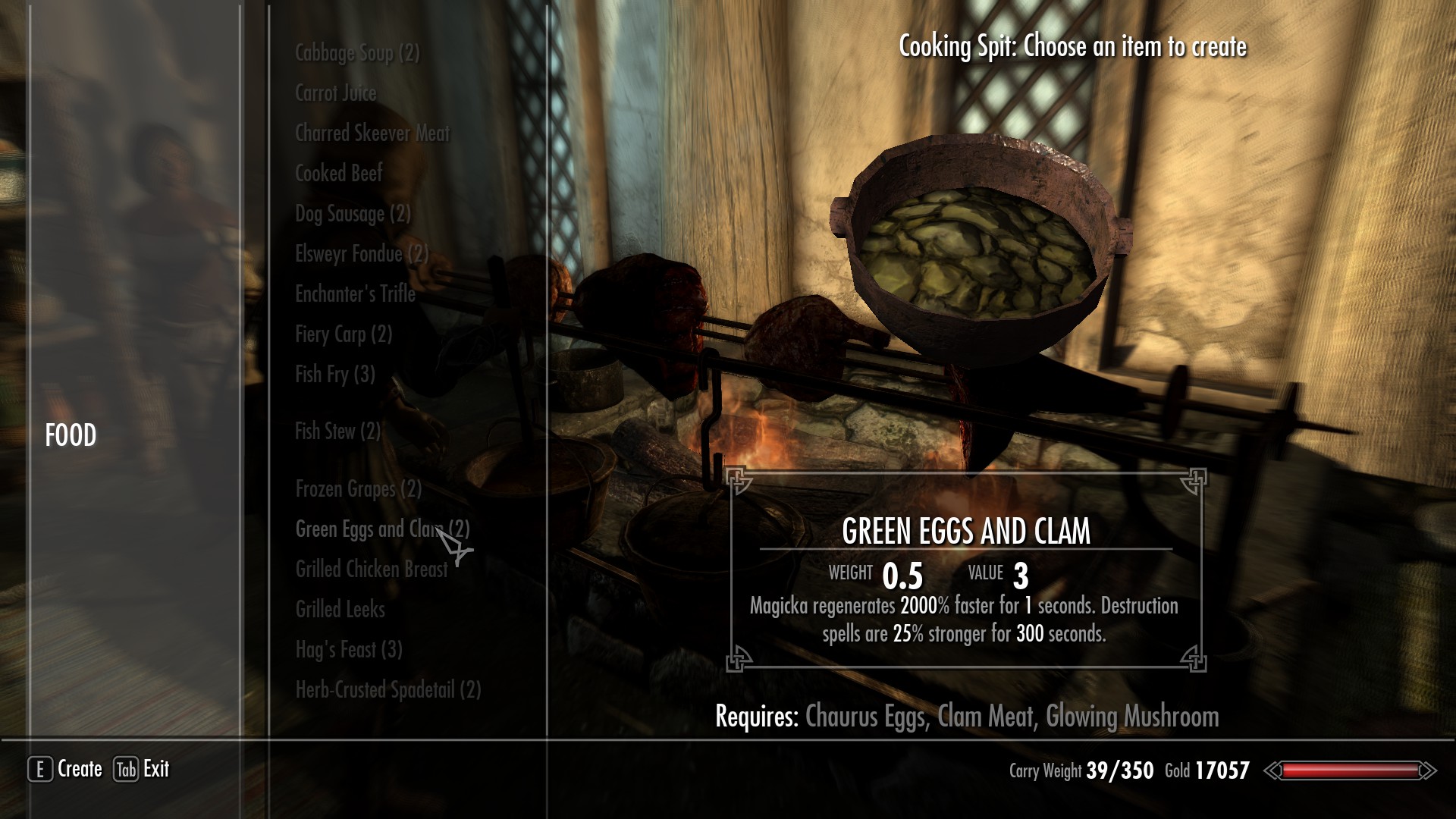Choose Herb-Crusted Spadetail recipe
The image size is (1456, 819).
coord(388,690)
